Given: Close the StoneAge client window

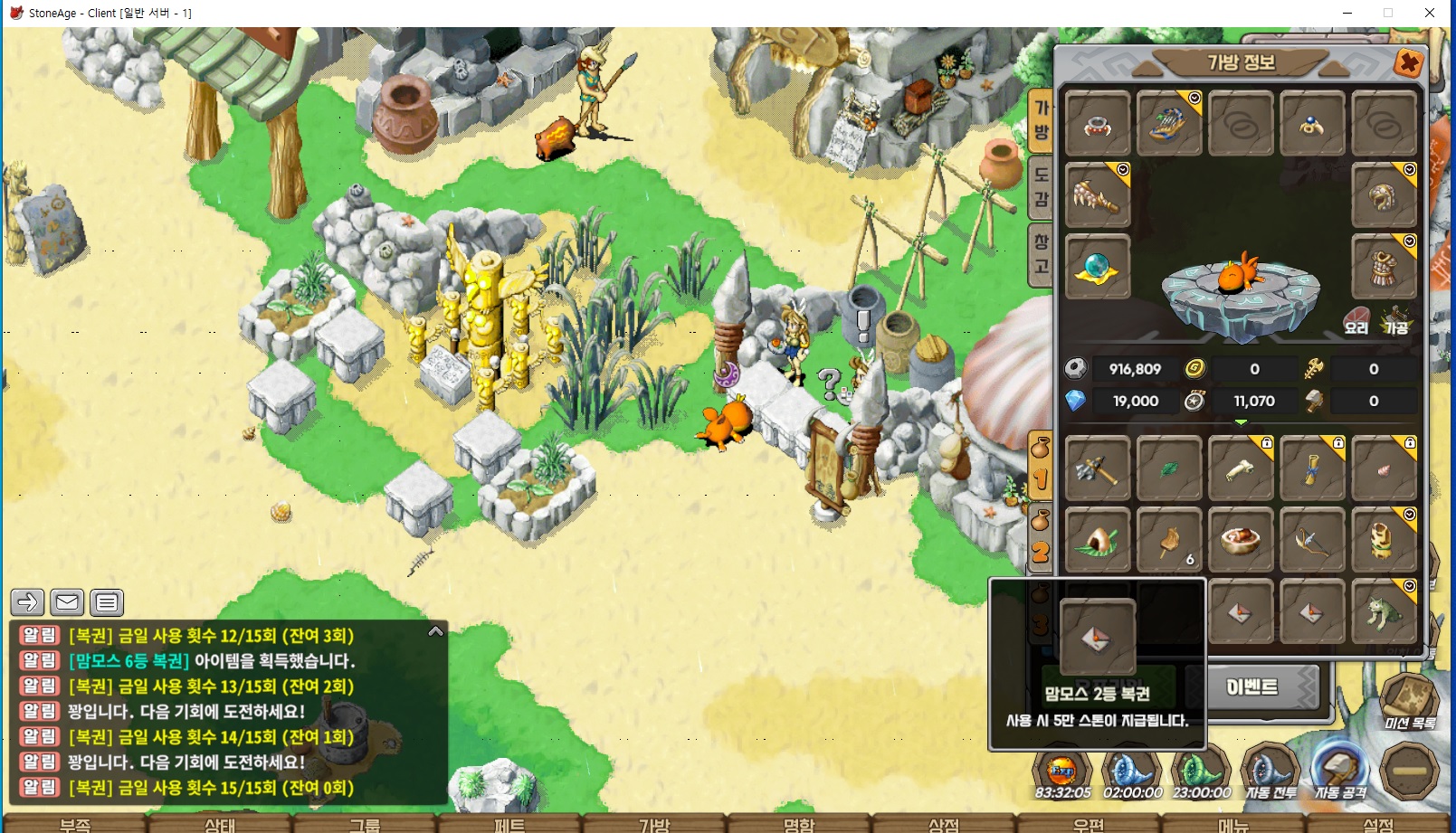Looking at the screenshot, I should [1430, 13].
